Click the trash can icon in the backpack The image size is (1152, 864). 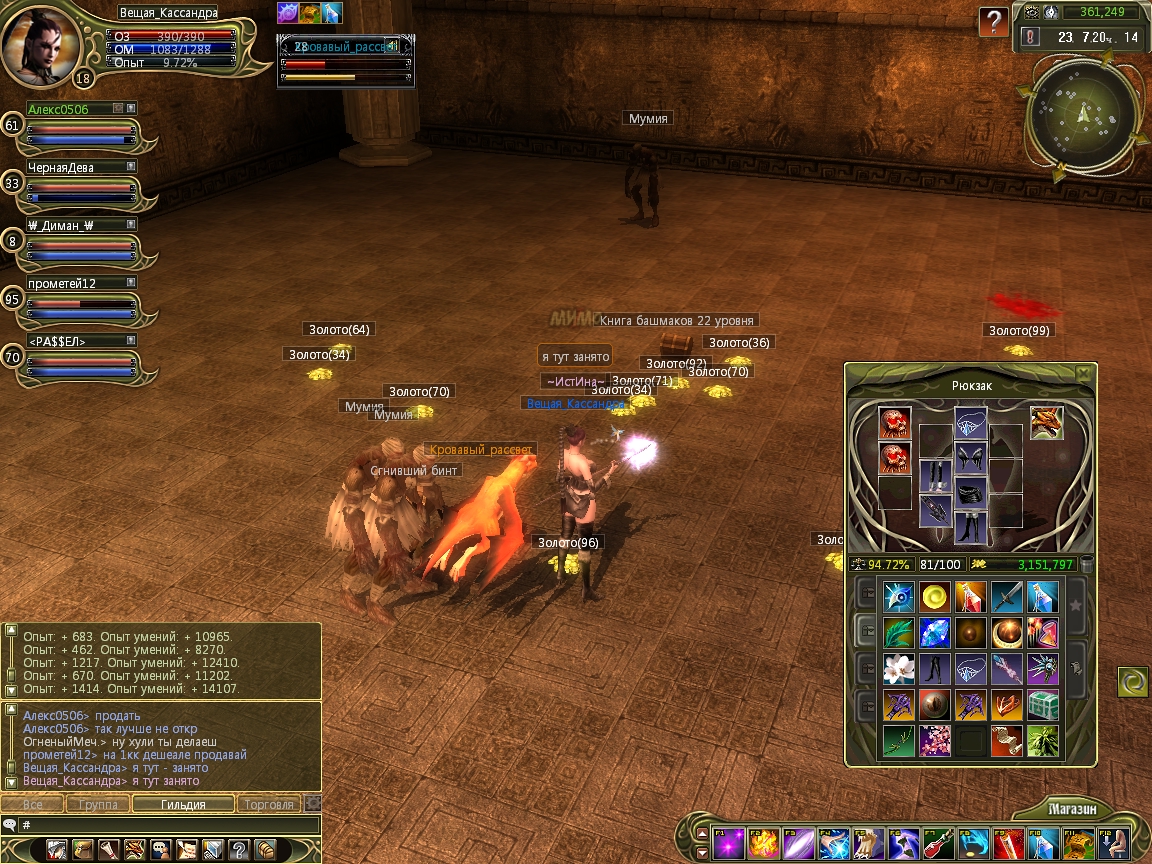[1087, 564]
